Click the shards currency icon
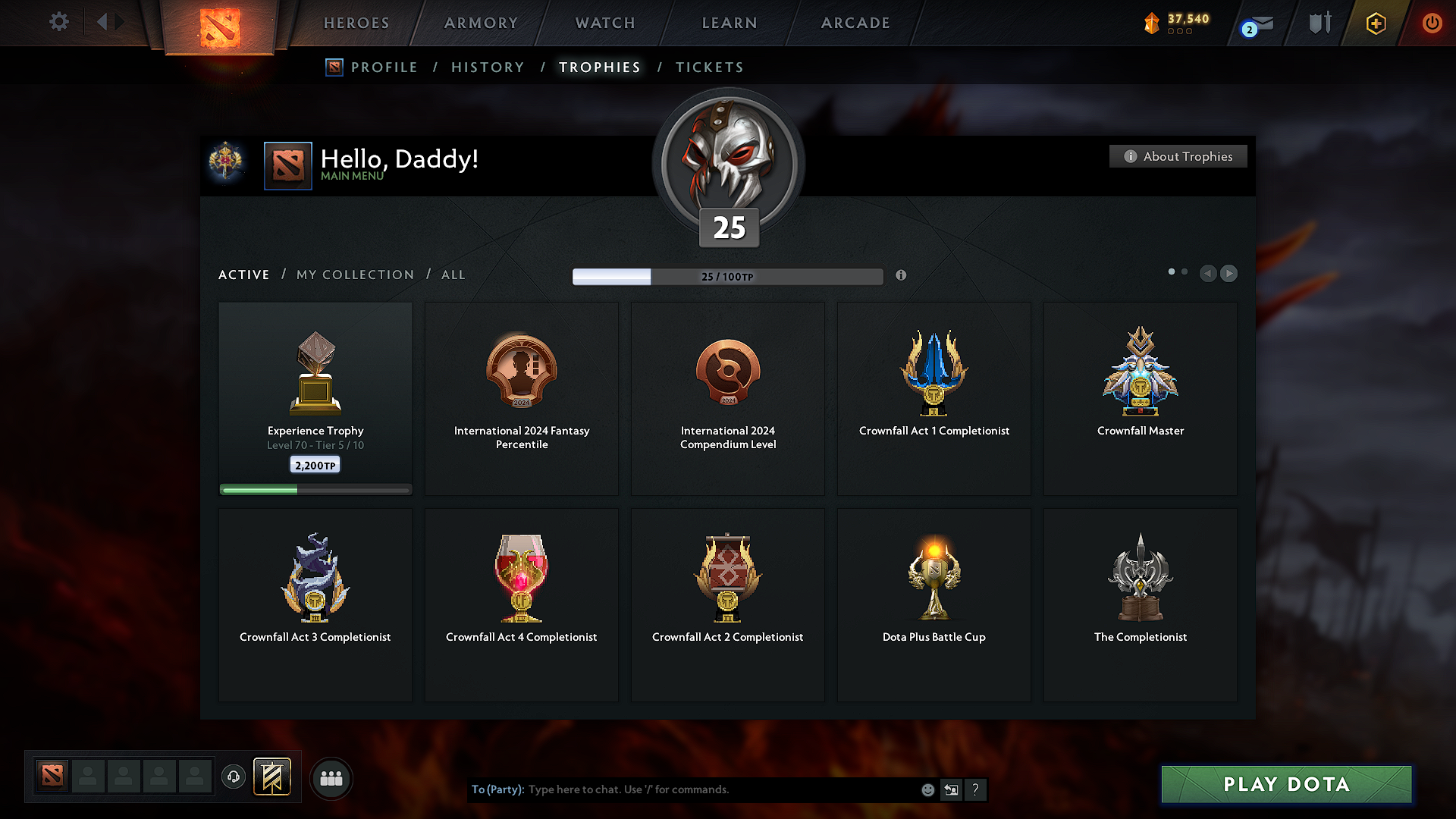This screenshot has height=819, width=1456. coord(1153,23)
